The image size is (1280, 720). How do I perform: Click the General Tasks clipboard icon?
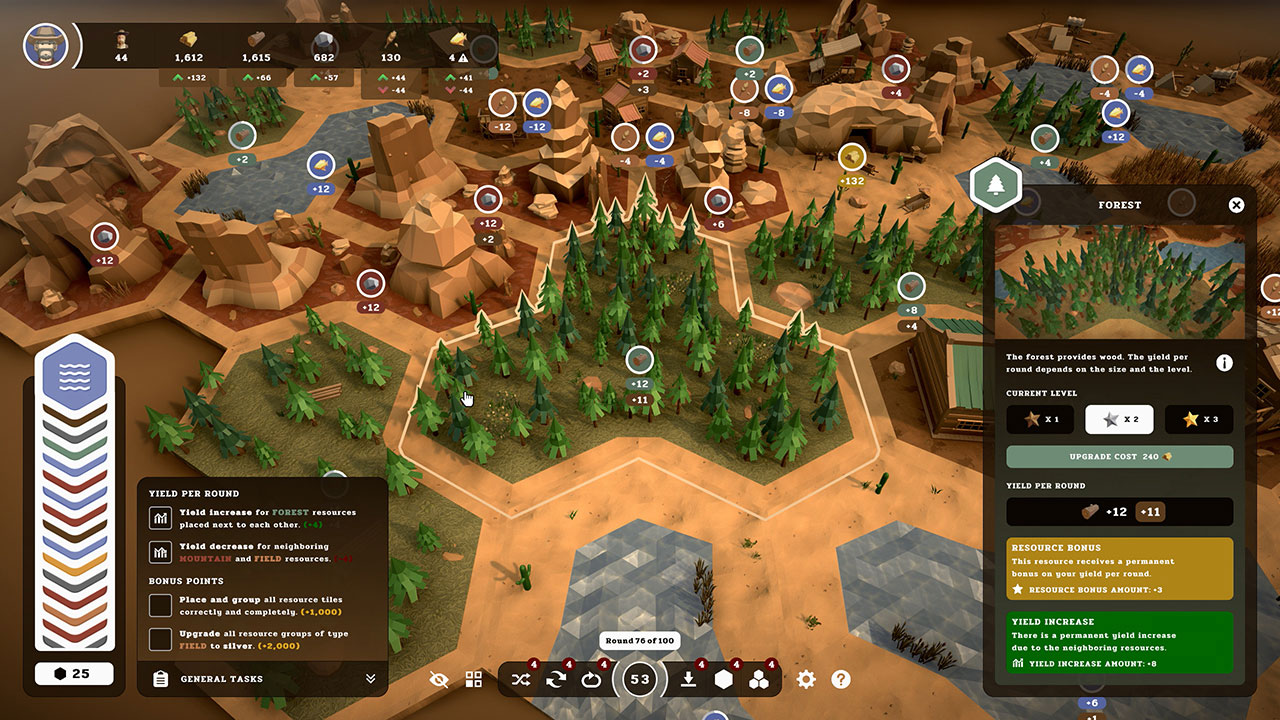pyautogui.click(x=160, y=678)
